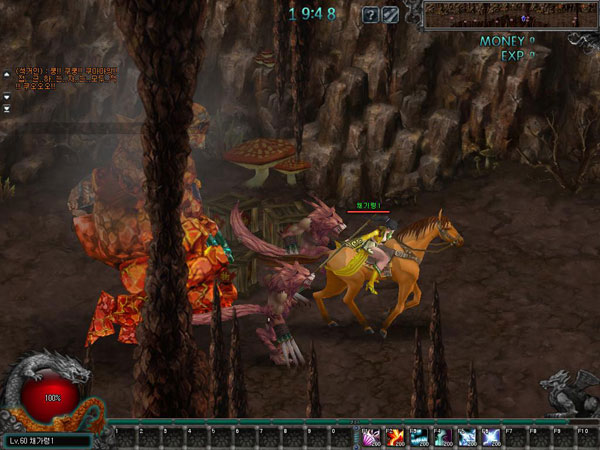Image resolution: width=600 pixels, height=450 pixels.
Task: Jump to chat bottom with barred arrow
Action: coord(7,108)
